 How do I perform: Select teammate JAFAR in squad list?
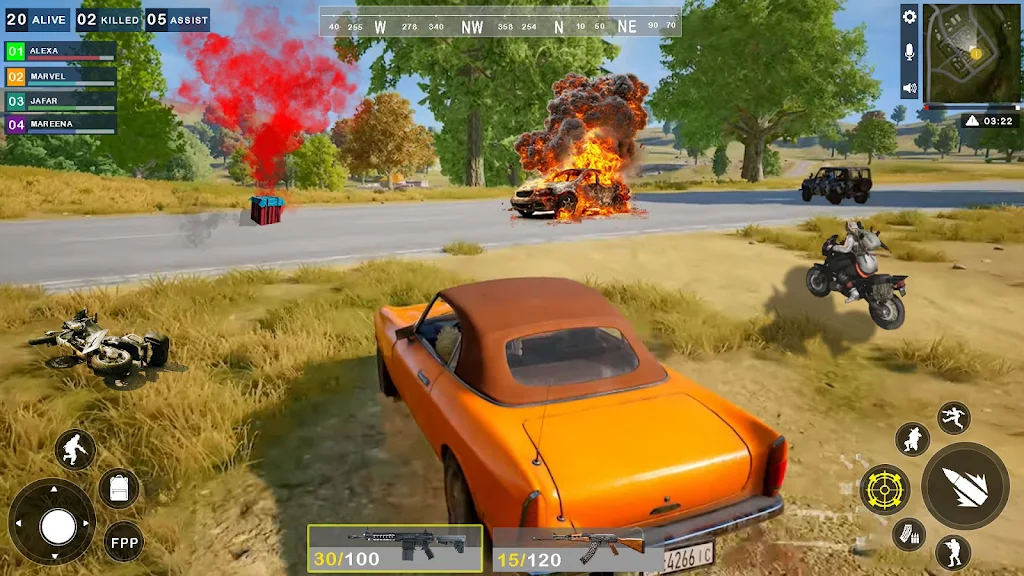pos(61,101)
